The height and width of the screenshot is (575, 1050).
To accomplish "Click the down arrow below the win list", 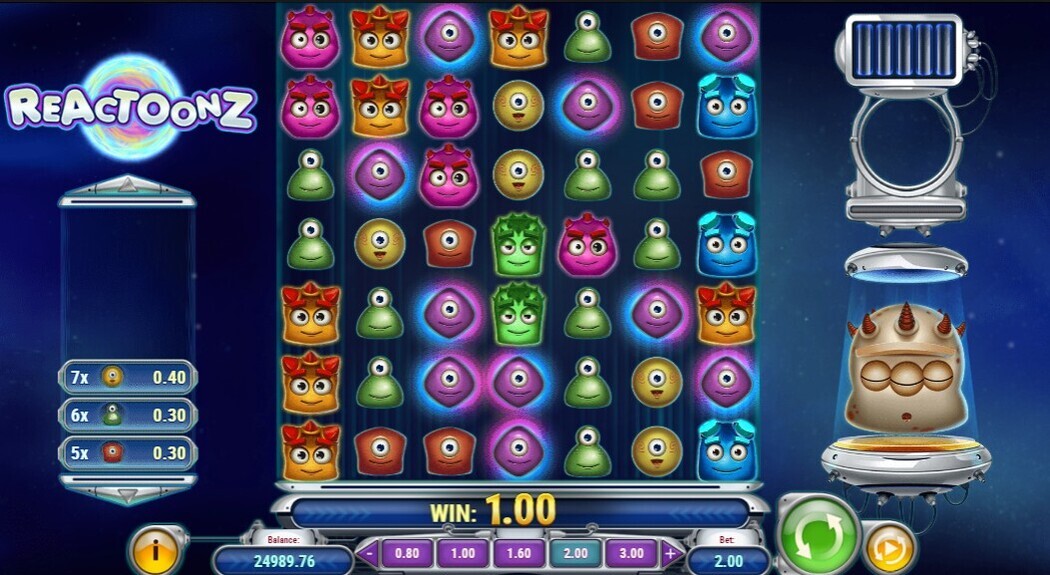I will click(127, 494).
